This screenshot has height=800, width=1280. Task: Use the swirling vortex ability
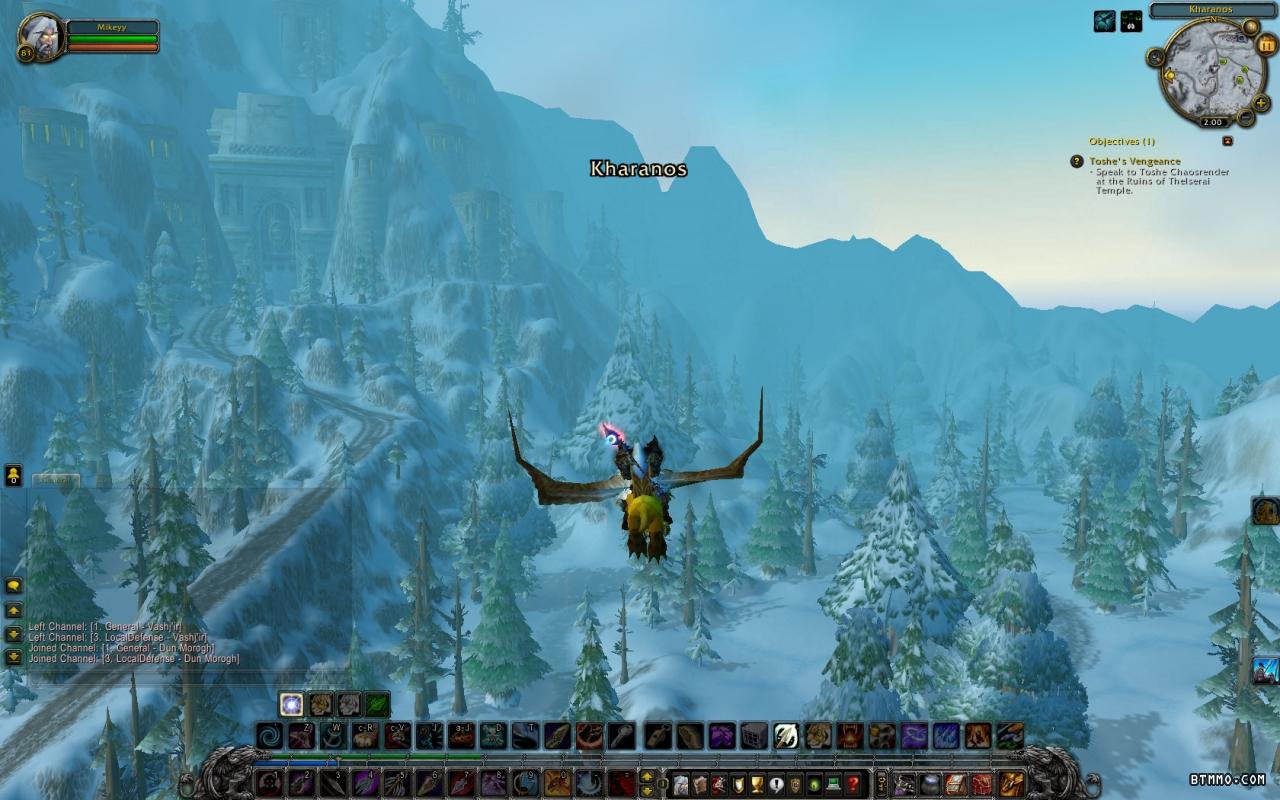269,736
